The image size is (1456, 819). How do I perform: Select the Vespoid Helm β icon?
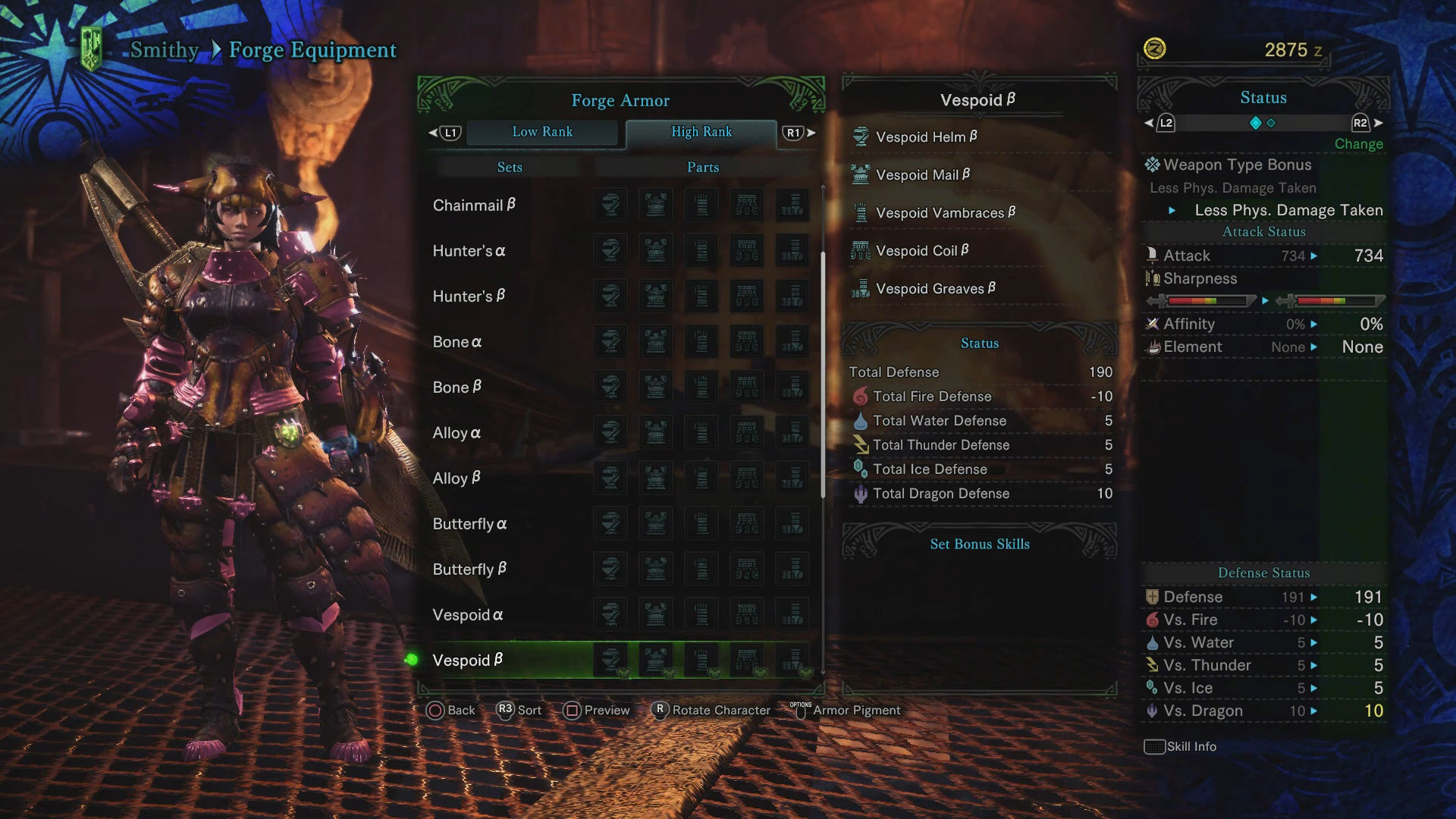point(861,136)
